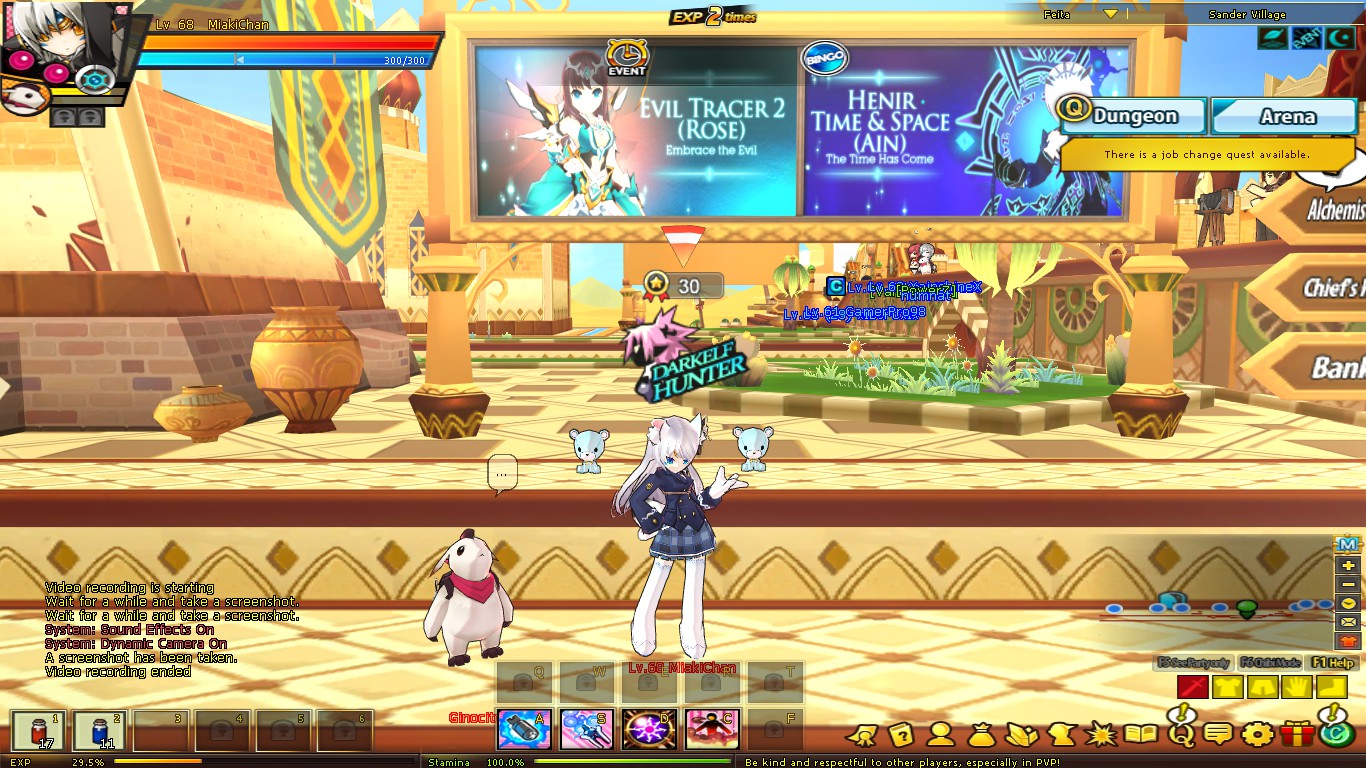The height and width of the screenshot is (768, 1366).
Task: Switch to the Arena tab
Action: click(1285, 116)
